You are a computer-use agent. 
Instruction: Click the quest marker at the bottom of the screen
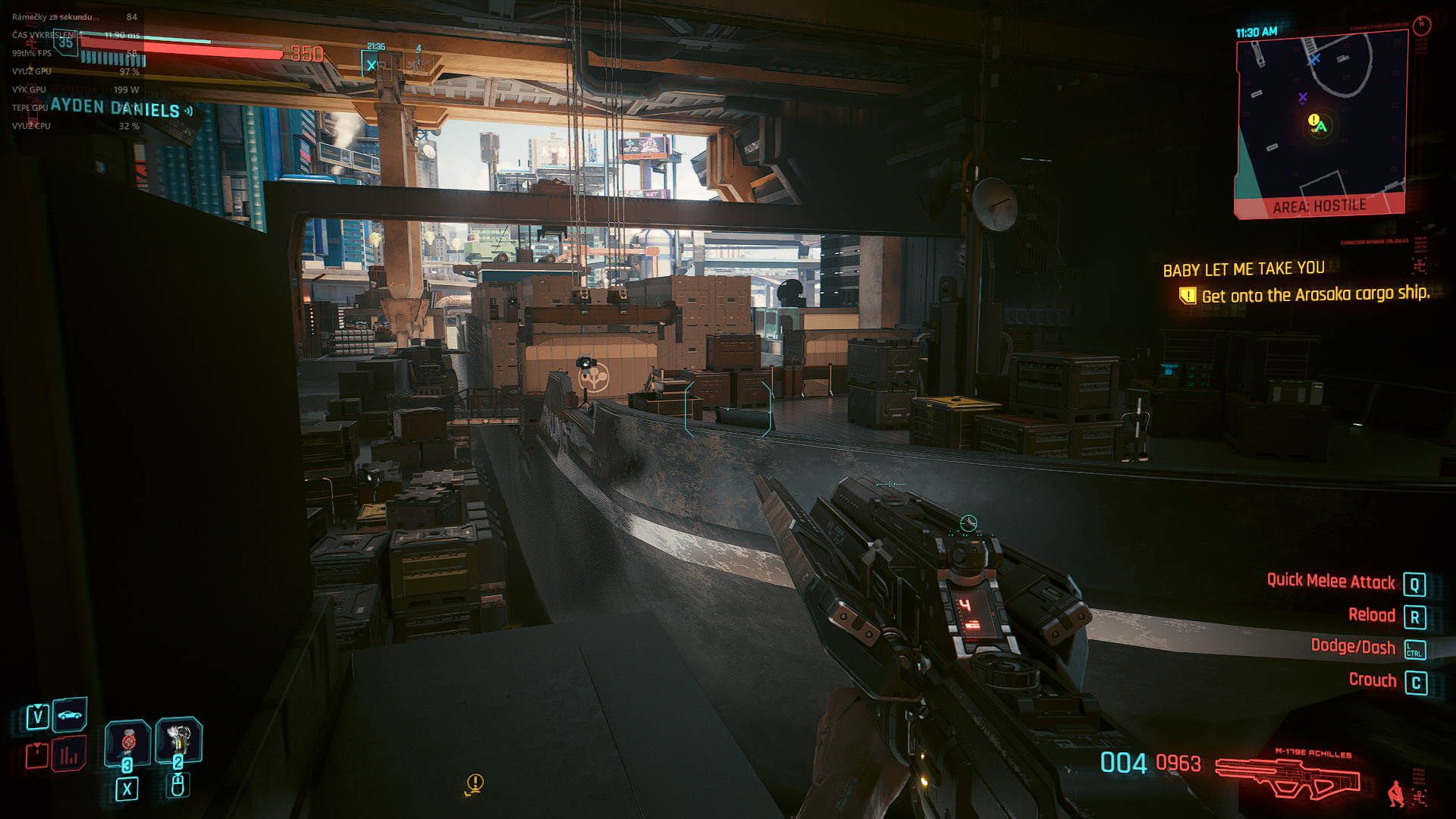point(475,783)
